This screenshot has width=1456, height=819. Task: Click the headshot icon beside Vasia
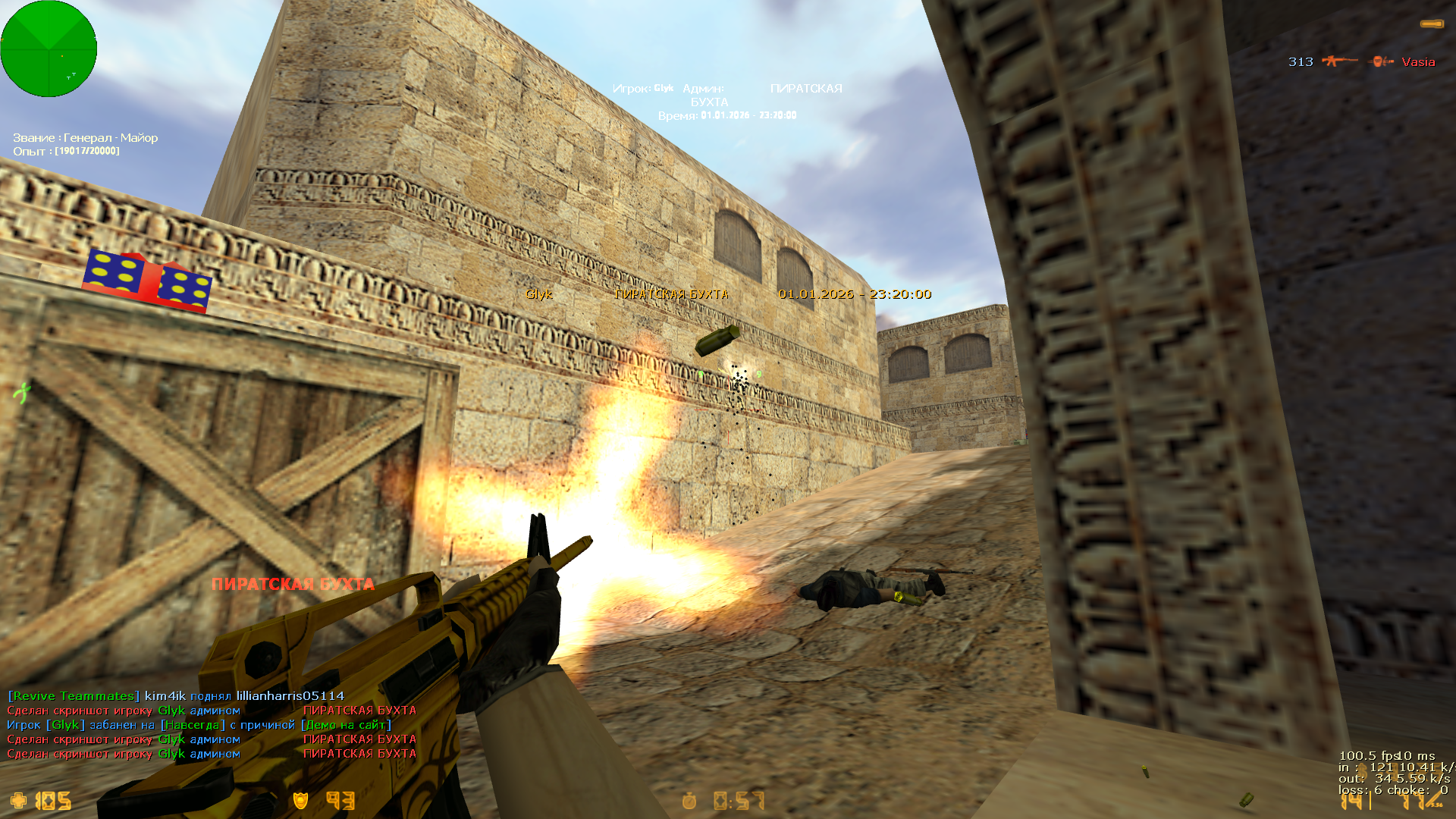pyautogui.click(x=1381, y=61)
